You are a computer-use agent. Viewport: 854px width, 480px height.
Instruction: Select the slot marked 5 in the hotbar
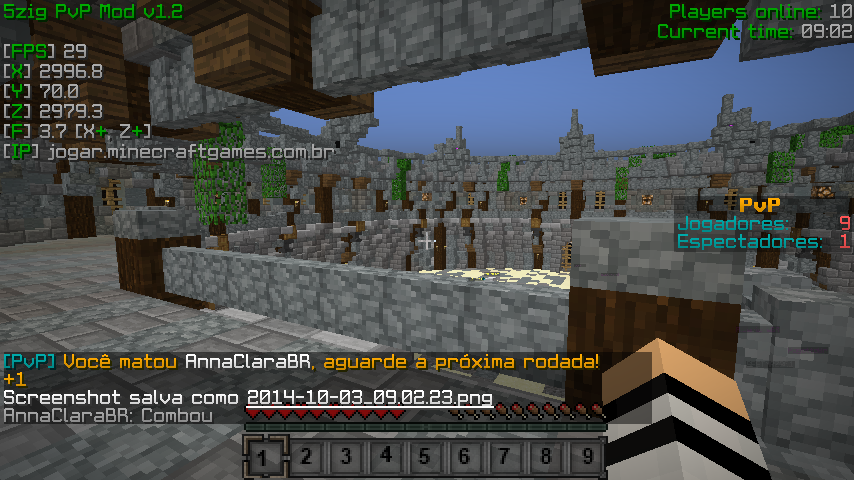425,458
